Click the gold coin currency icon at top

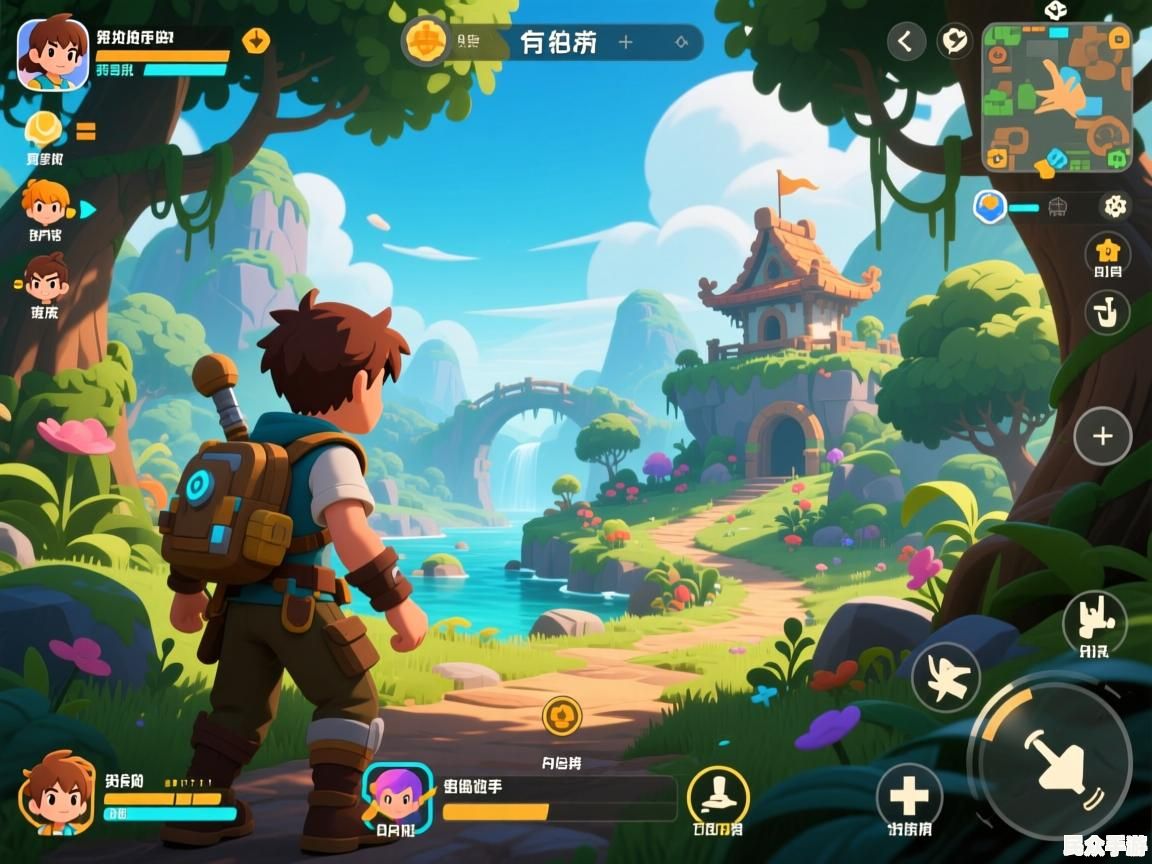pos(427,41)
